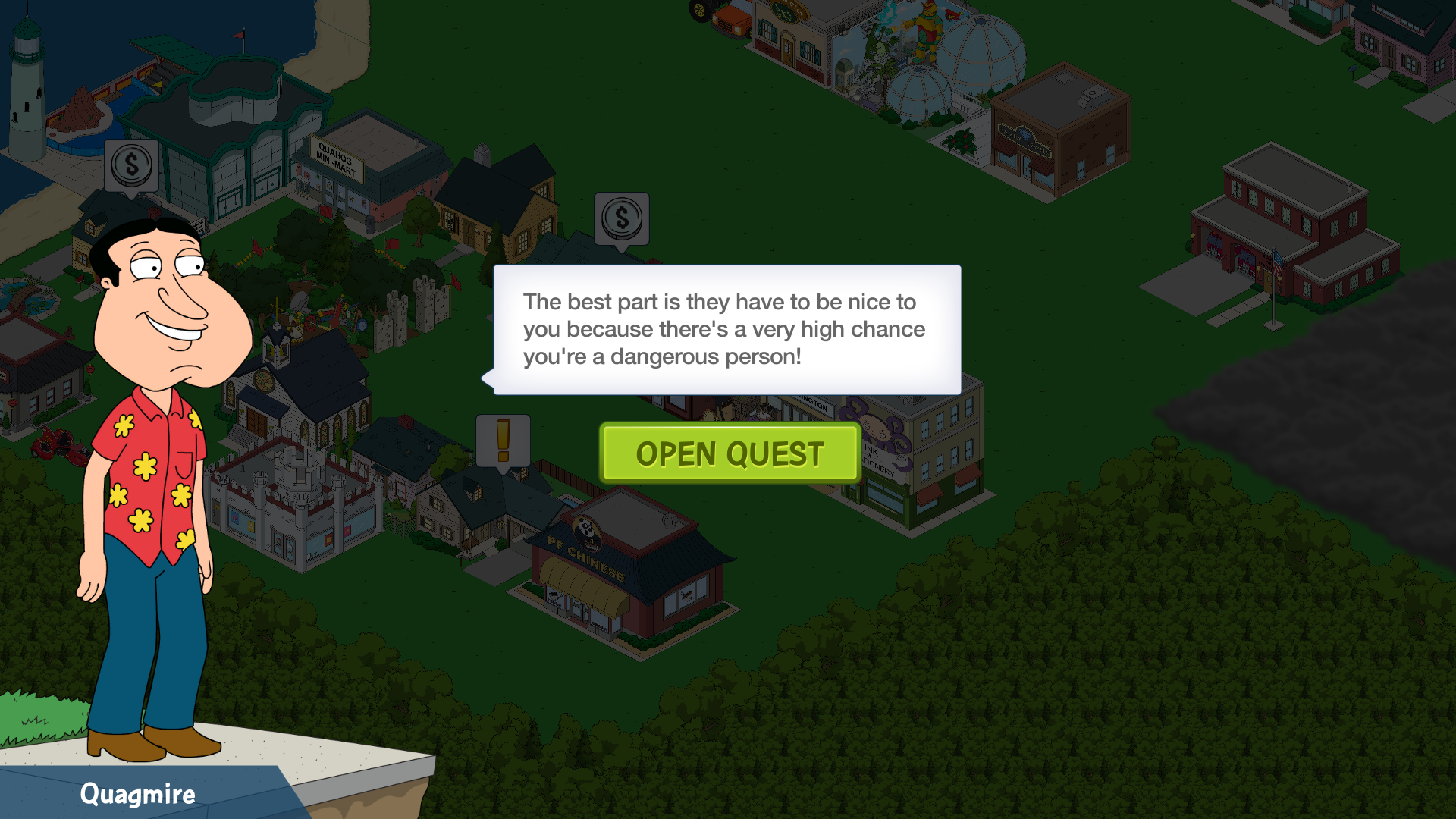
Task: Advance Quagmire's dialogue speech bubble
Action: (726, 330)
